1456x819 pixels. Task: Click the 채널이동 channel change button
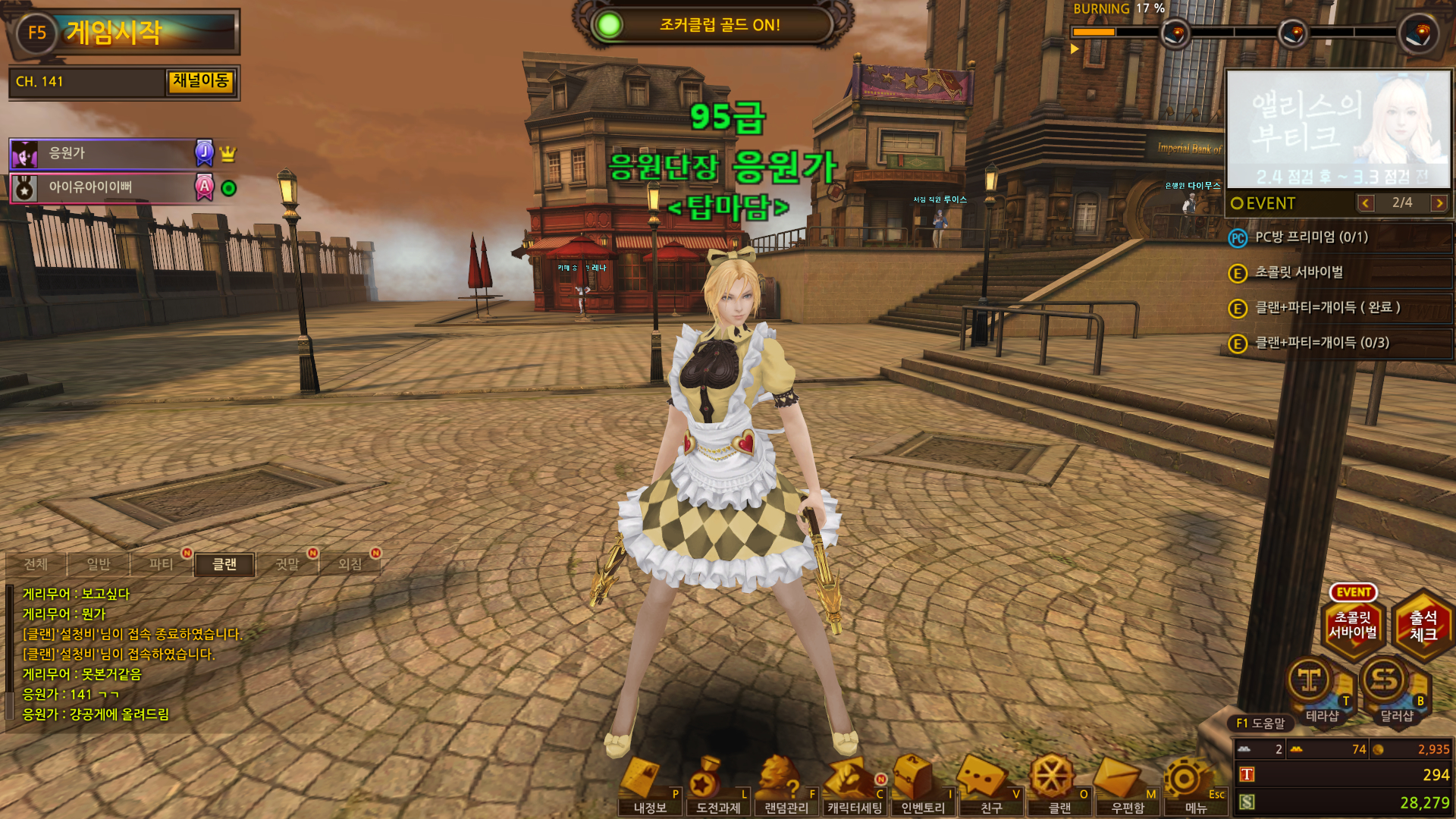[200, 81]
